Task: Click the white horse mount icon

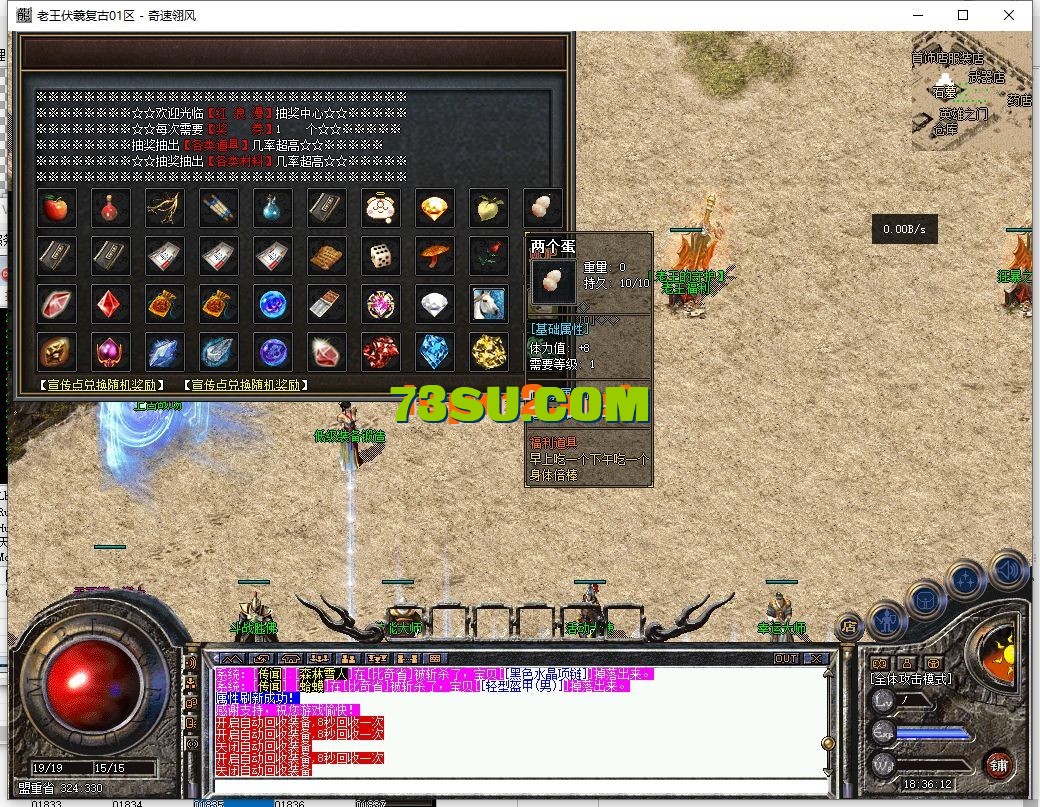Action: point(489,303)
